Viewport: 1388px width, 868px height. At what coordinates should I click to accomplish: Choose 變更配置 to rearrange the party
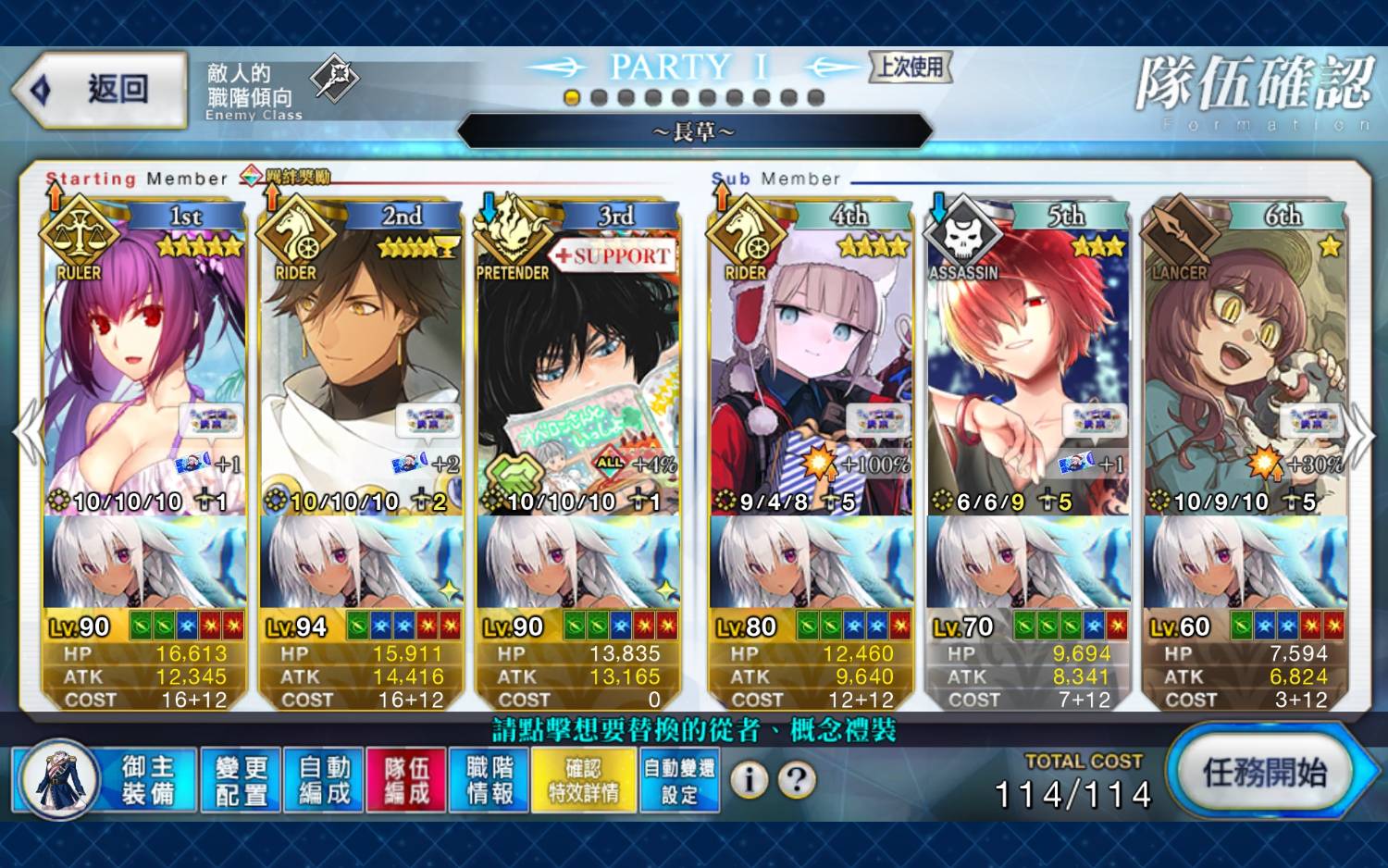241,780
